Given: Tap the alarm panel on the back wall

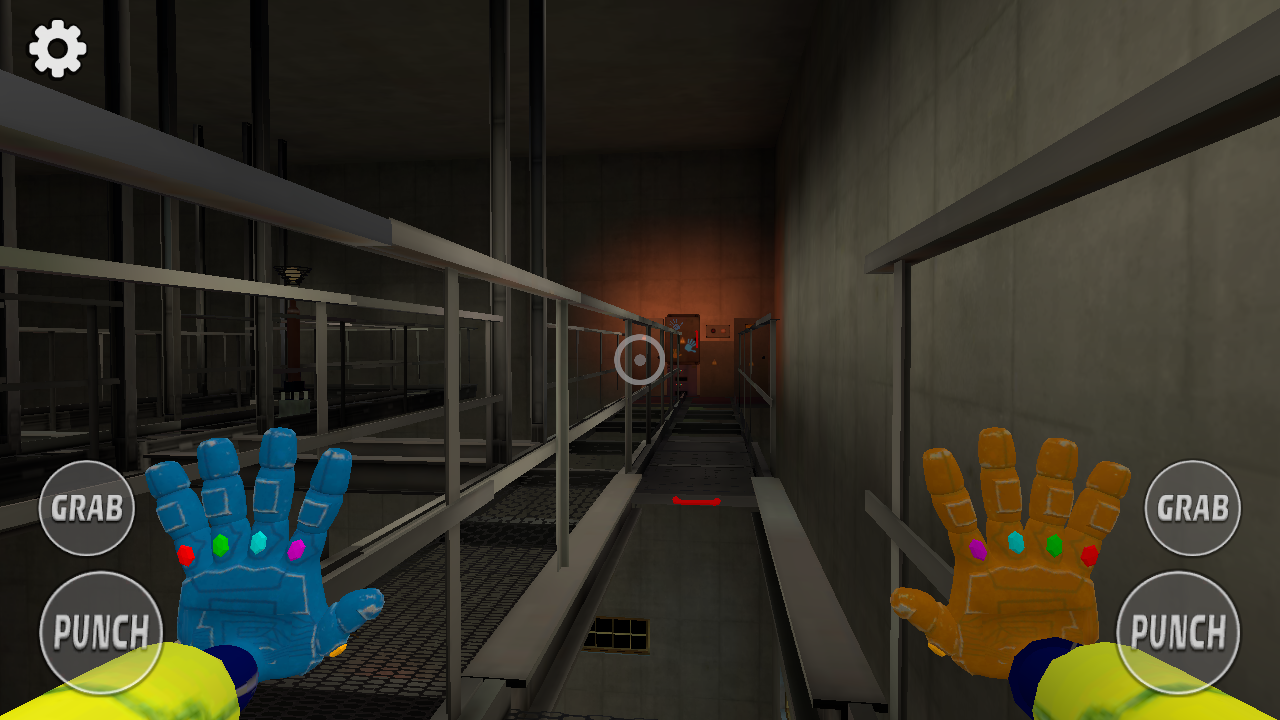Looking at the screenshot, I should click(x=717, y=330).
